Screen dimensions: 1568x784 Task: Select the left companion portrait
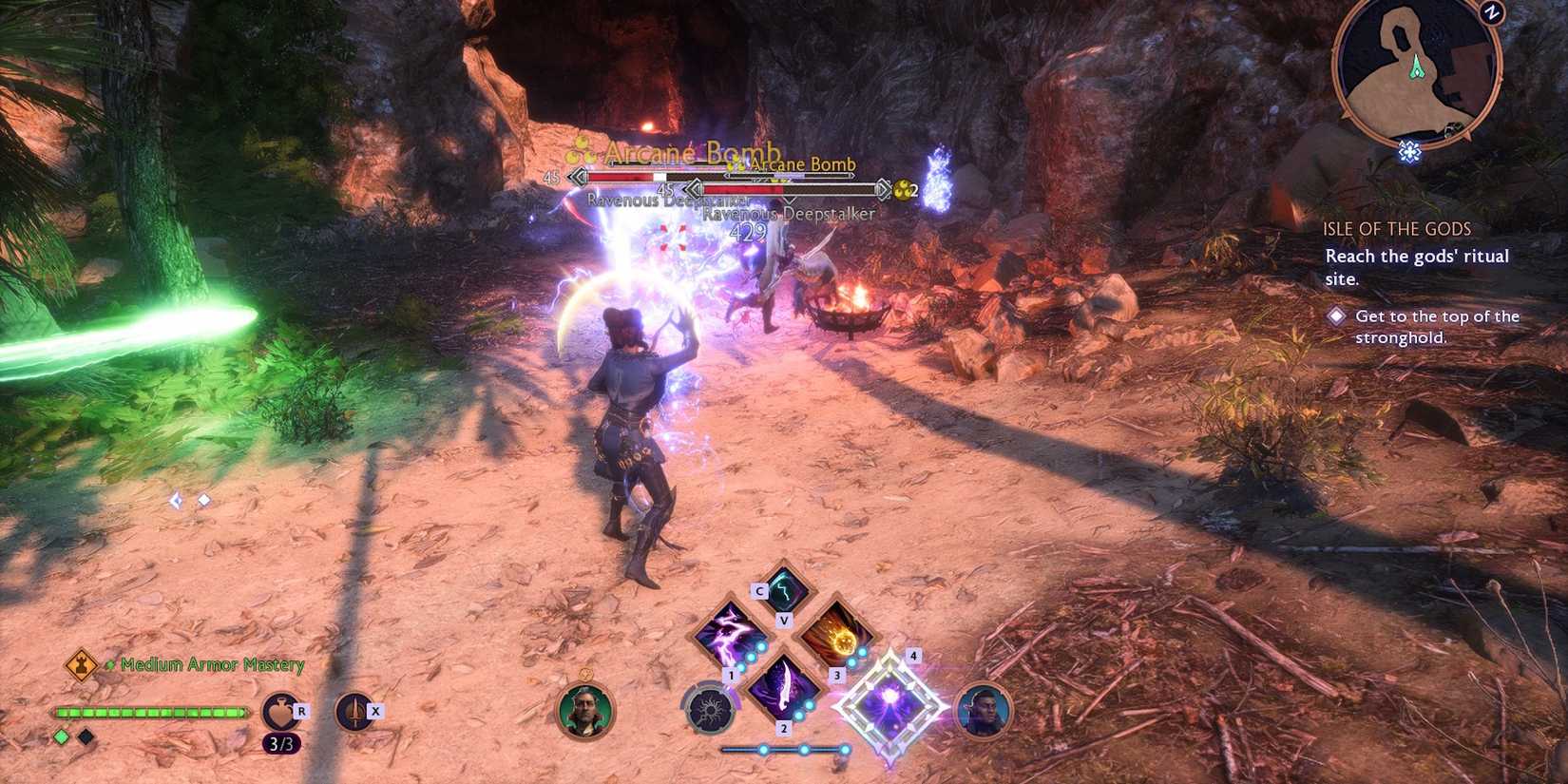click(x=584, y=711)
